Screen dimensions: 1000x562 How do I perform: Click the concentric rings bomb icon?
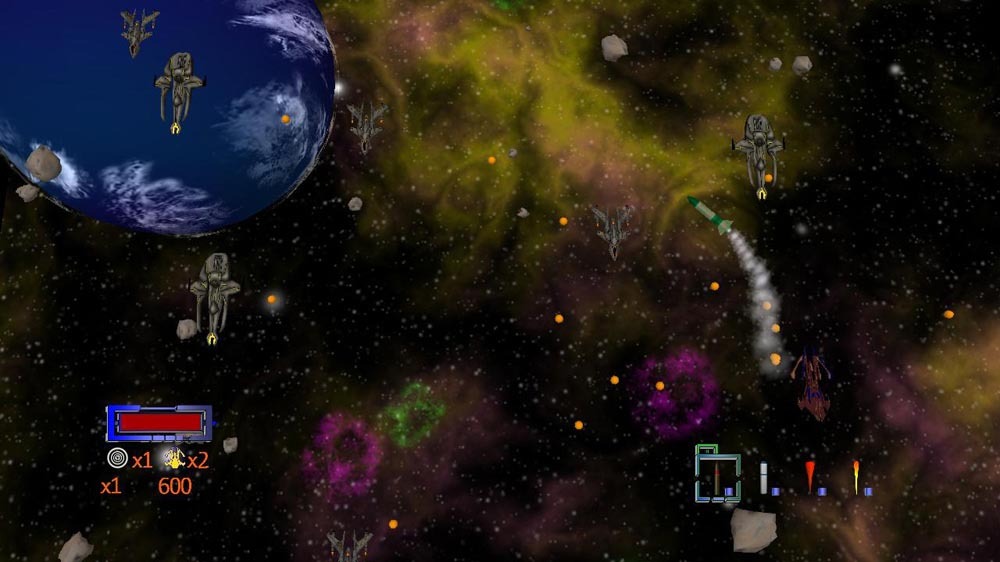(x=117, y=459)
